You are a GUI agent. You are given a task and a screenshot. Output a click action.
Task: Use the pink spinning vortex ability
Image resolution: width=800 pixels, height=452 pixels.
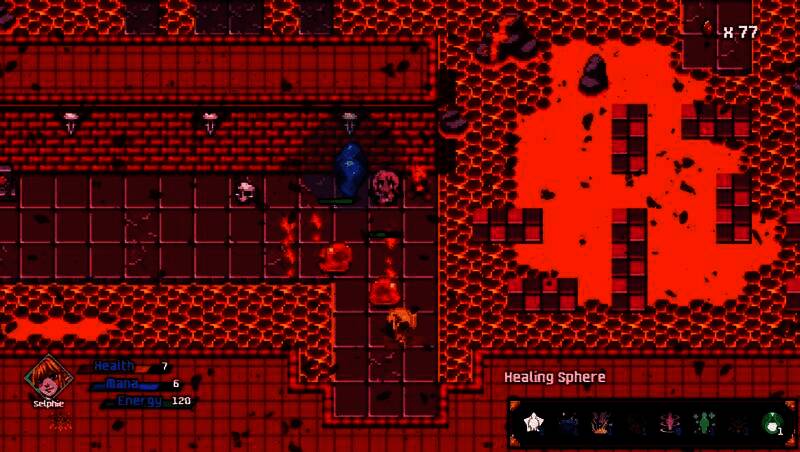coord(669,424)
